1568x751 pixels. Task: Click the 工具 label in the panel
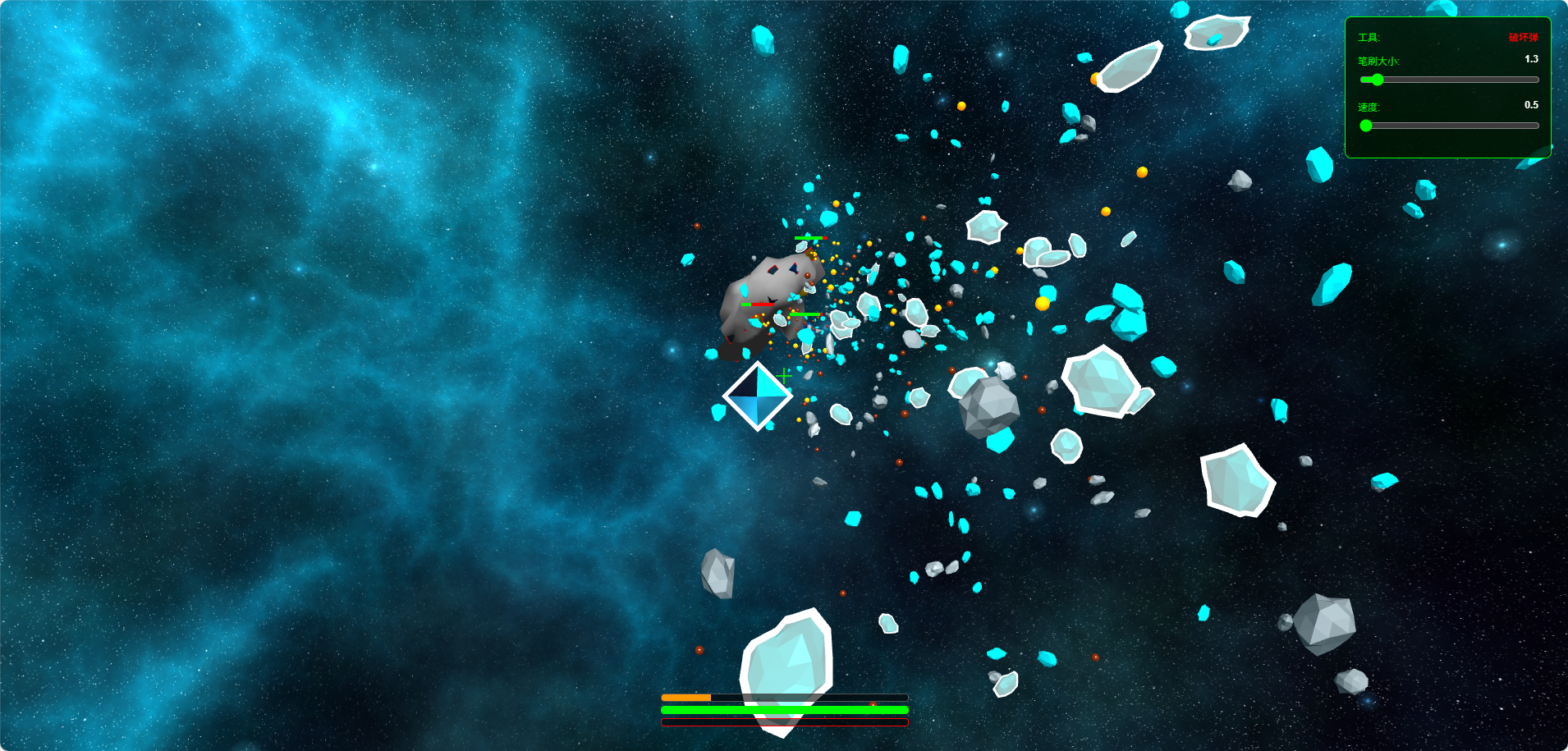coord(1367,36)
